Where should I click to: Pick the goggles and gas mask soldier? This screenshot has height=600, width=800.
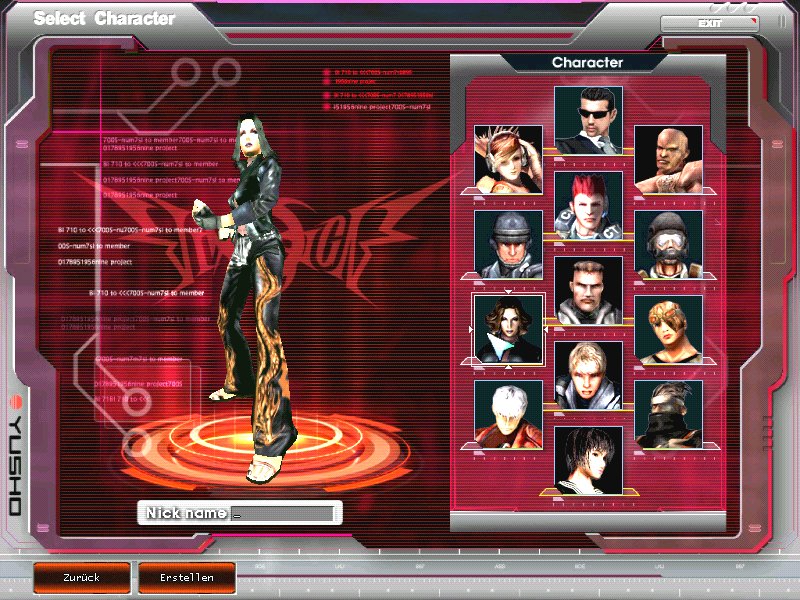tap(668, 243)
